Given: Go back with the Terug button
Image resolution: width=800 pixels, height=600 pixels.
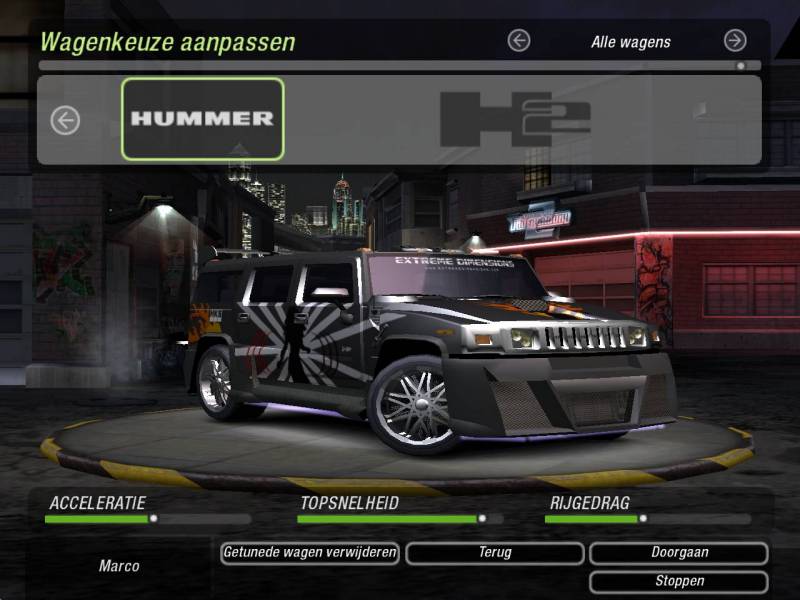Looking at the screenshot, I should (x=494, y=553).
